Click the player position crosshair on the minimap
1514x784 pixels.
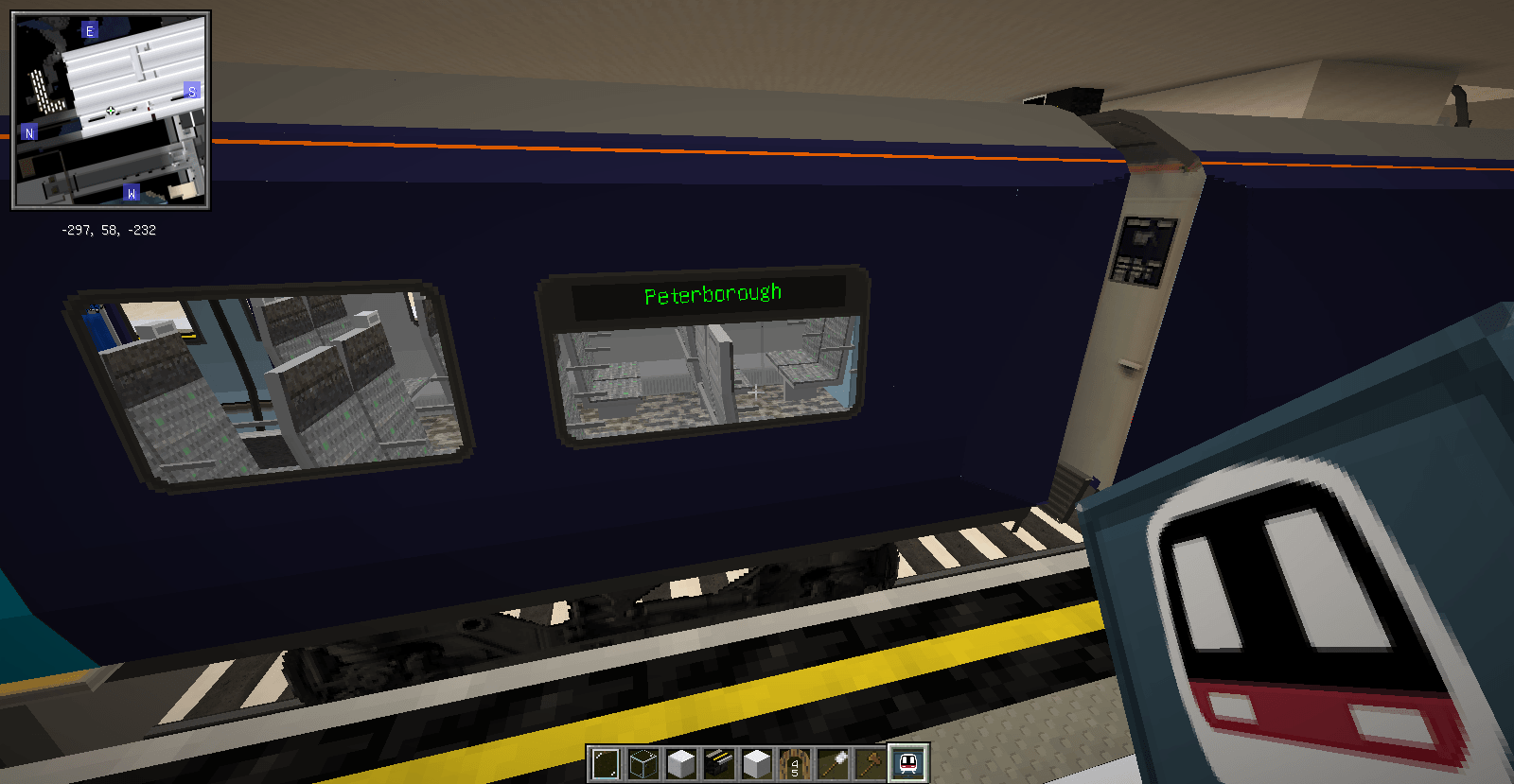[x=112, y=110]
